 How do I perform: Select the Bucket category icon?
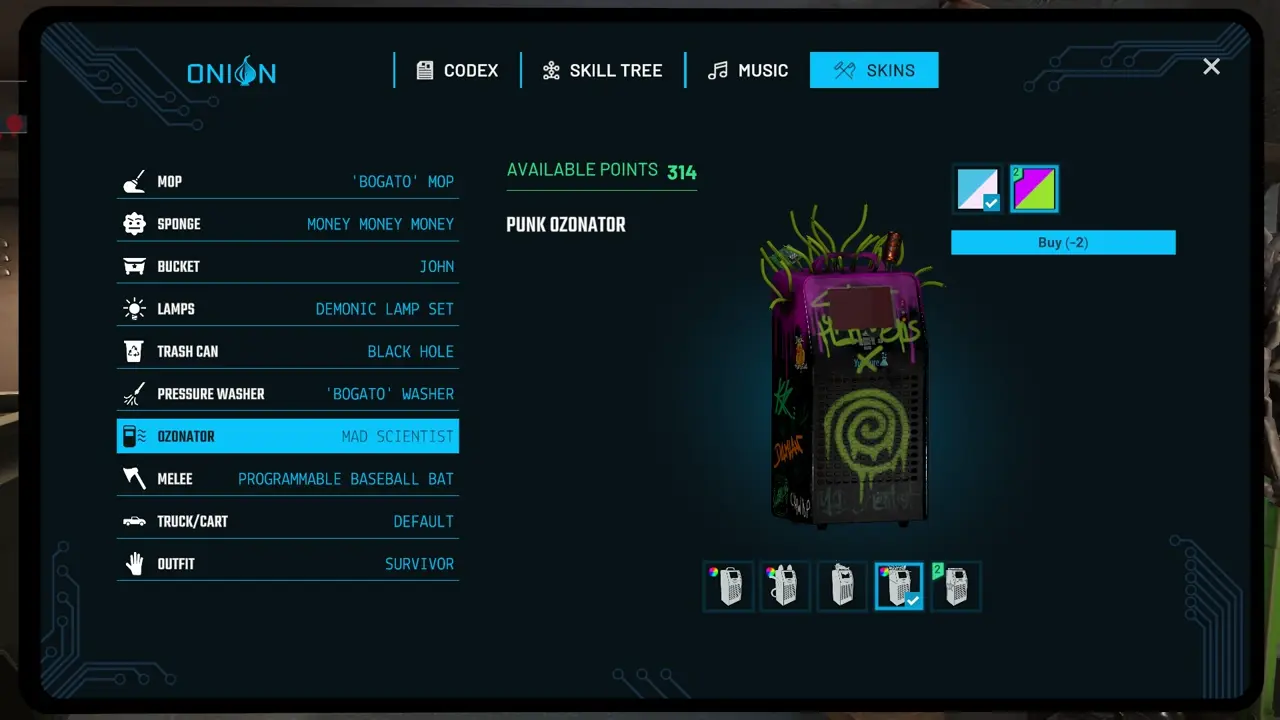tap(134, 266)
